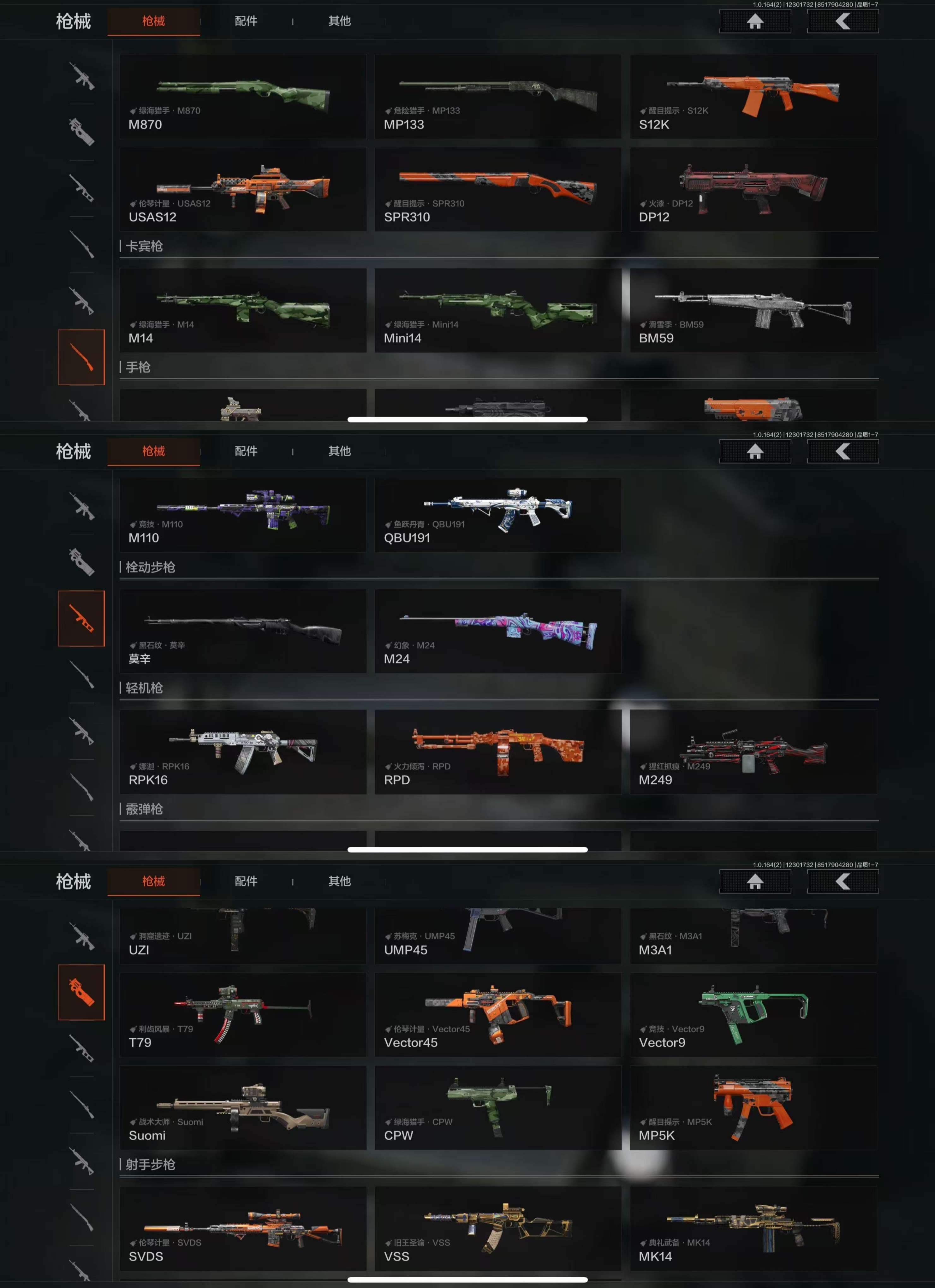Select the Suomi weapon card

242,1107
